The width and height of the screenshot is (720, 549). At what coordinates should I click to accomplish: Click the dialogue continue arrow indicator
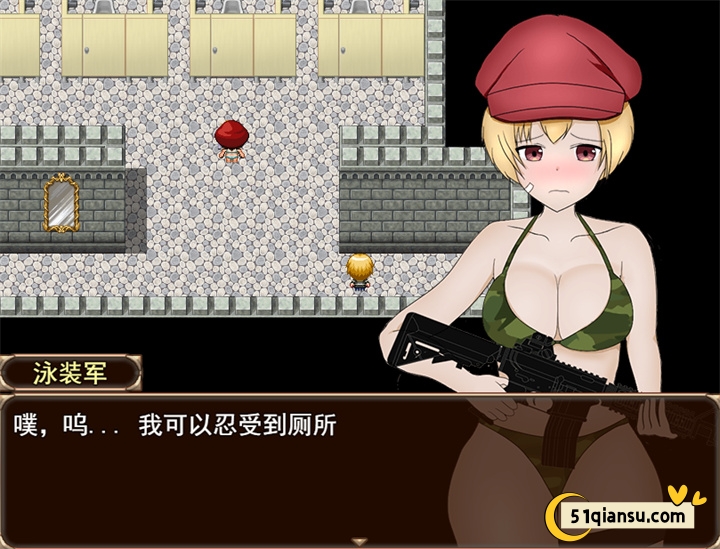pyautogui.click(x=360, y=541)
